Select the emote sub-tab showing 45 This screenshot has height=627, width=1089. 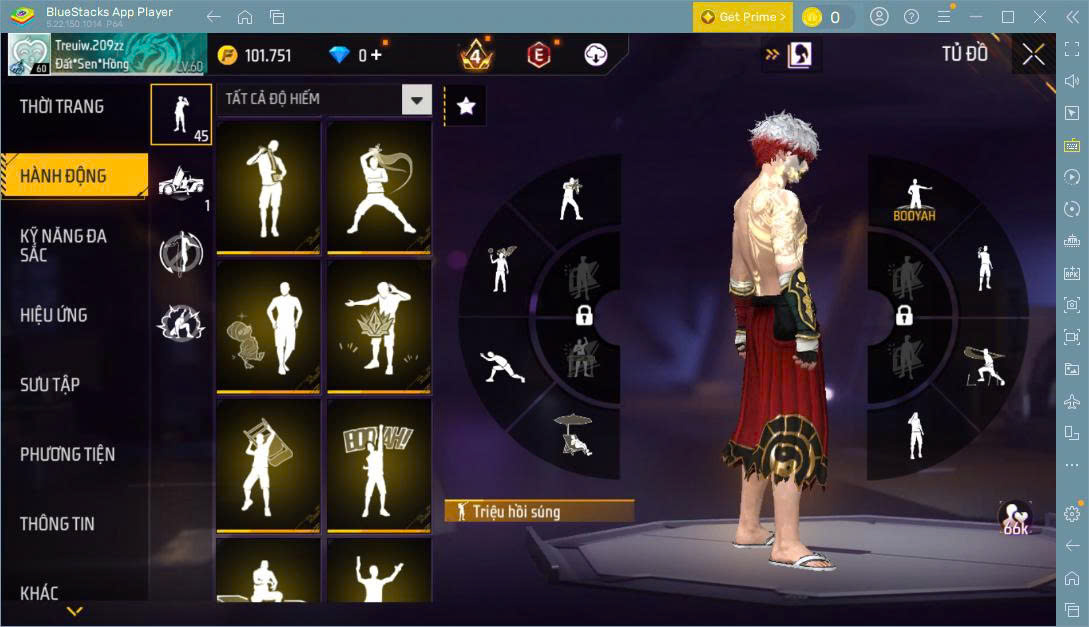coord(181,115)
